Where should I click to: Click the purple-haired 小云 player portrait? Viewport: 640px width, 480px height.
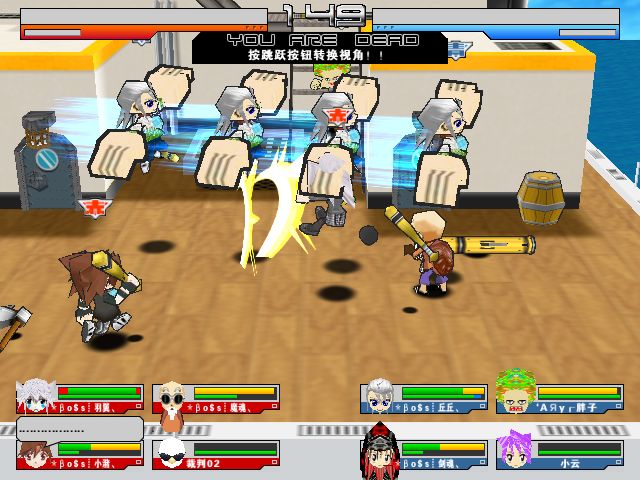point(516,450)
